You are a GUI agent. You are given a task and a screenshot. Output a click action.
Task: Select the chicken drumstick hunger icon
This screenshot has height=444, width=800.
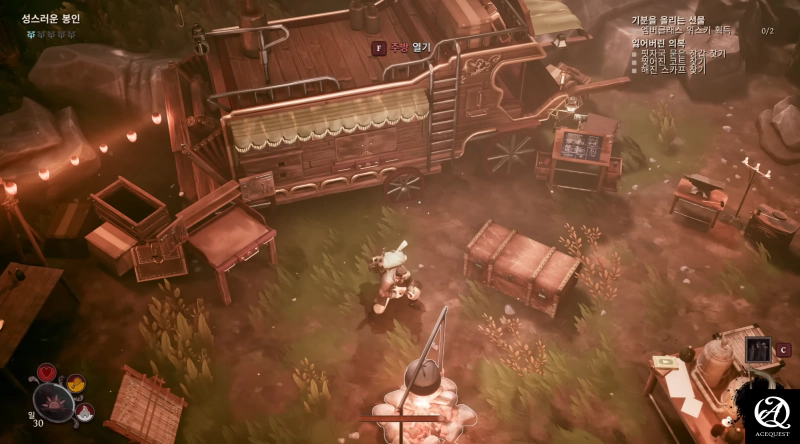click(x=75, y=382)
